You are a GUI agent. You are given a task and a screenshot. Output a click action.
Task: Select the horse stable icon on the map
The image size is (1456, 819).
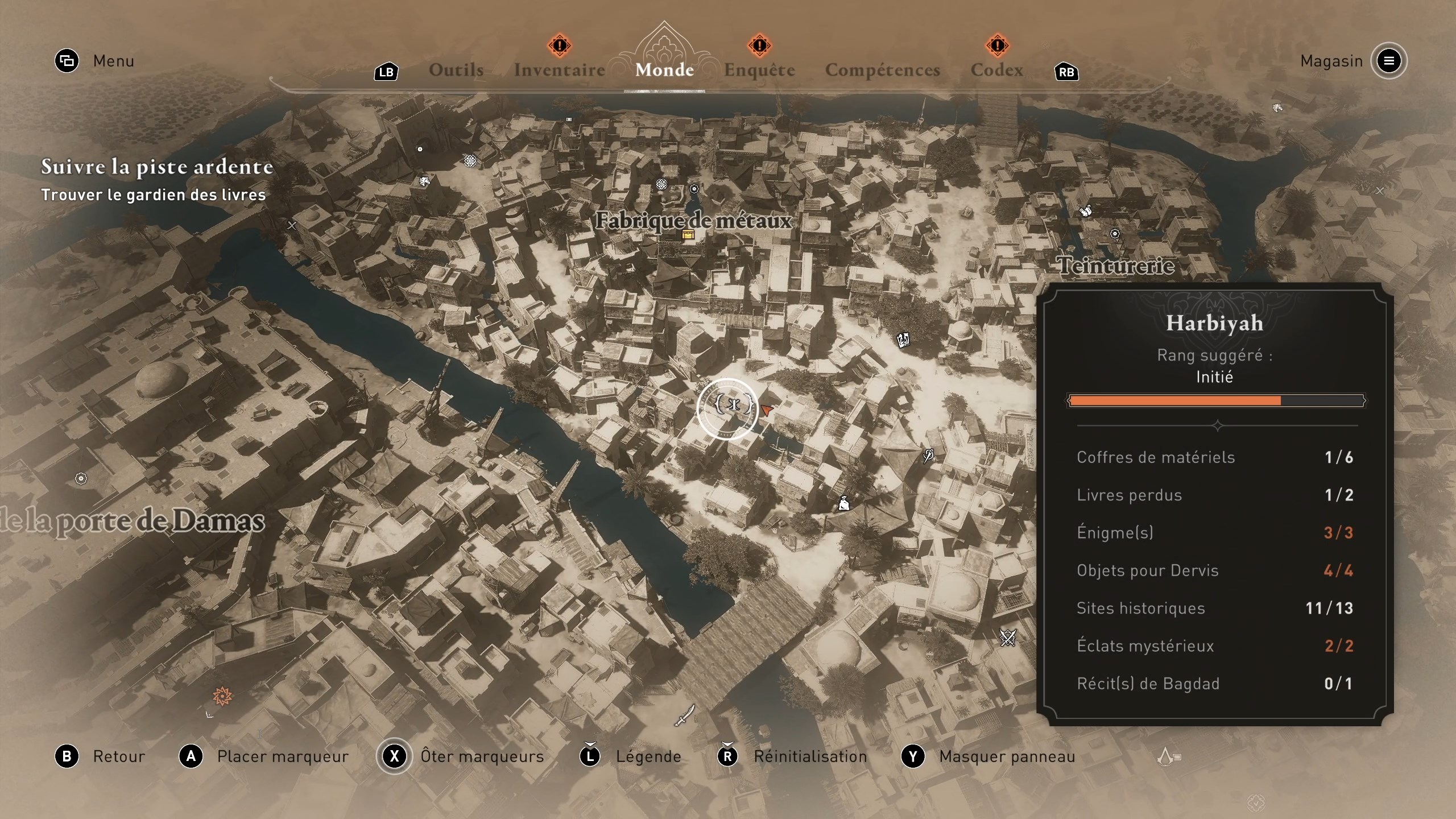click(425, 183)
